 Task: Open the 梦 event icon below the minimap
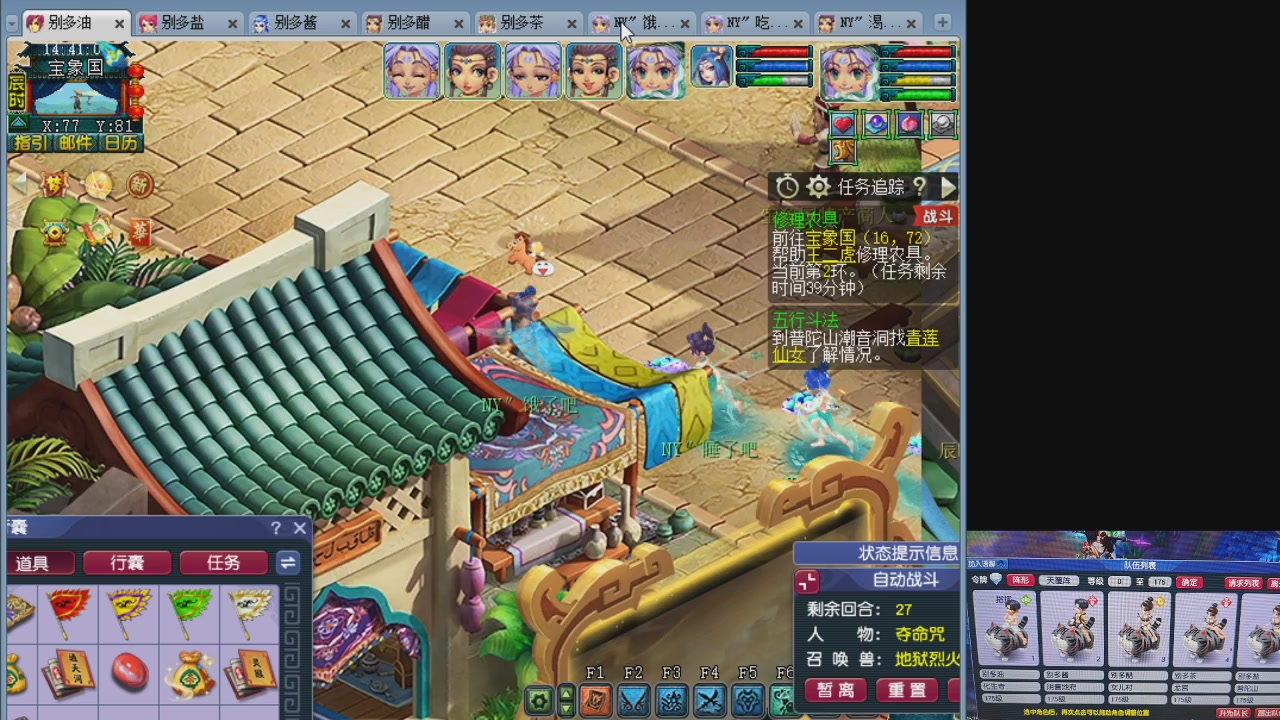point(53,182)
